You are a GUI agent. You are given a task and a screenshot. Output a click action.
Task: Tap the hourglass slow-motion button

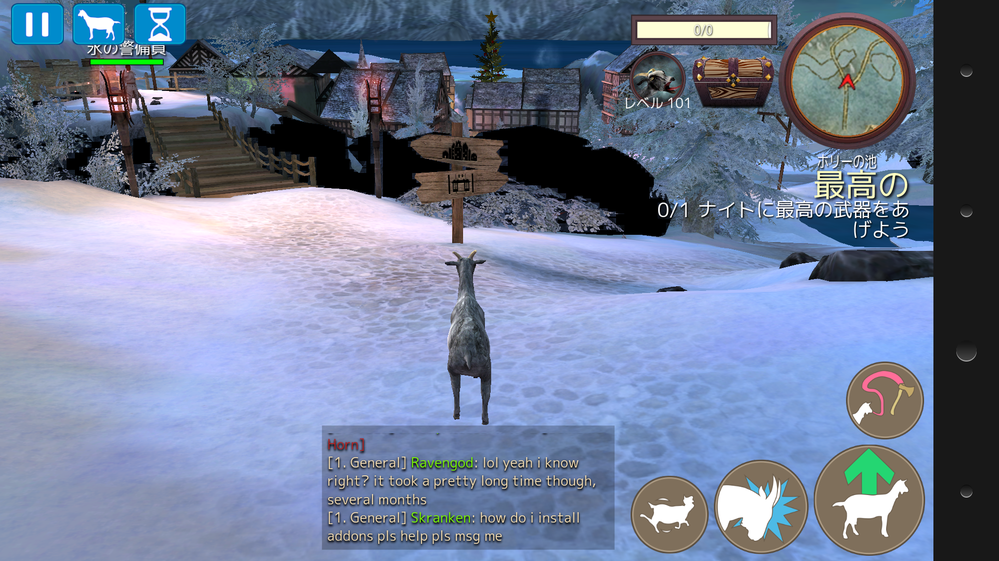(x=160, y=24)
